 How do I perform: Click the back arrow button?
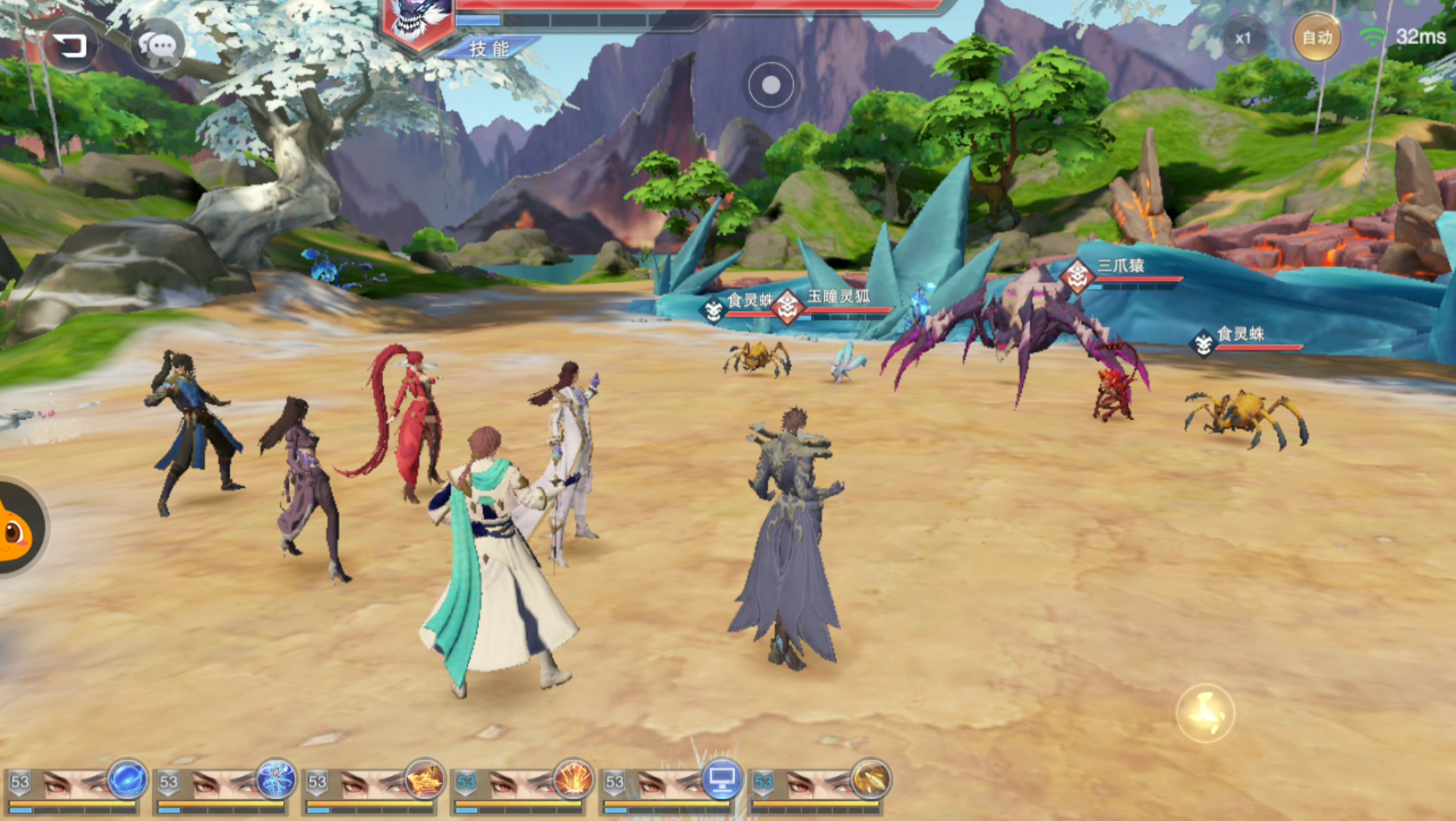71,46
